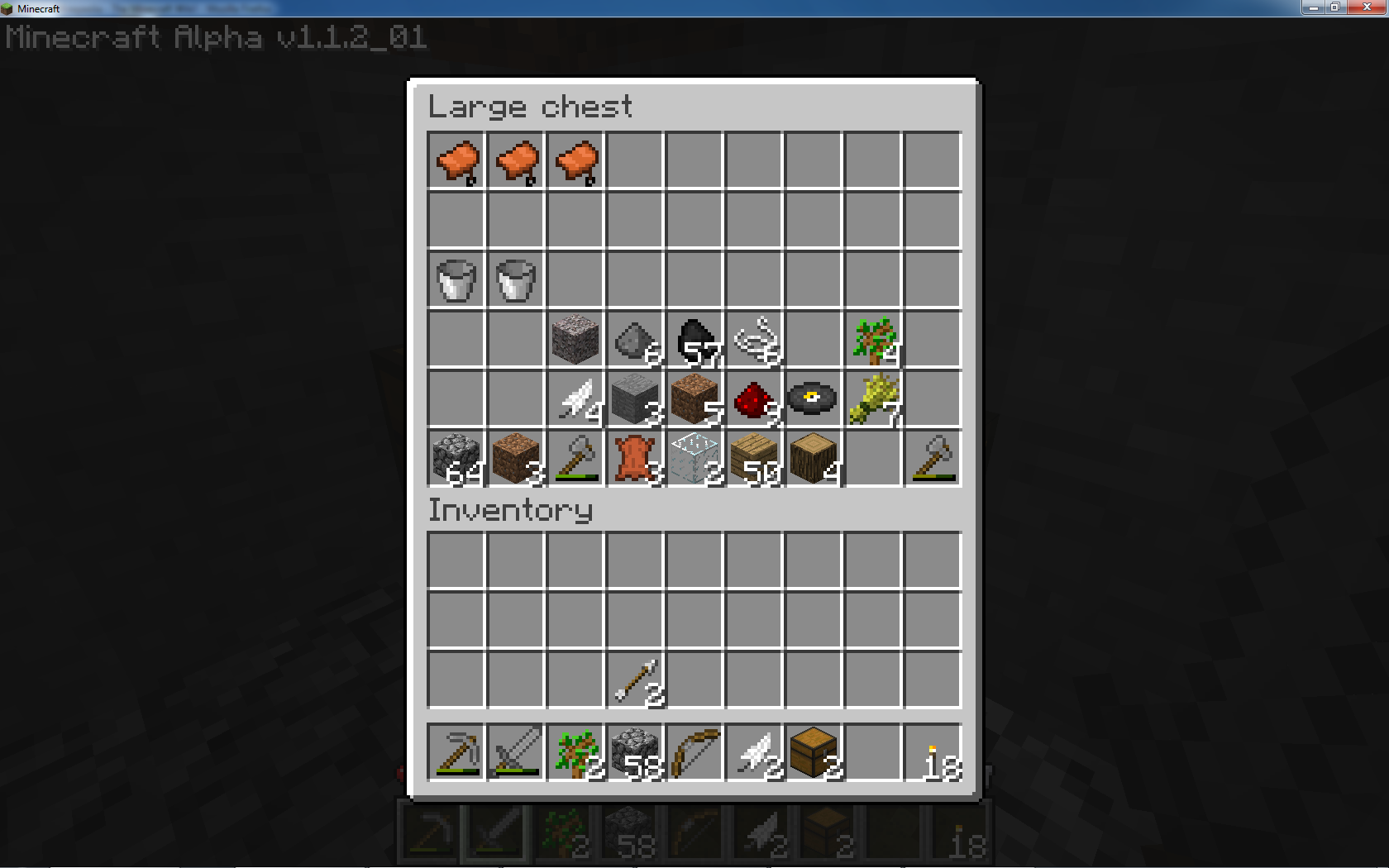Take the gravel block from the chest

click(575, 340)
